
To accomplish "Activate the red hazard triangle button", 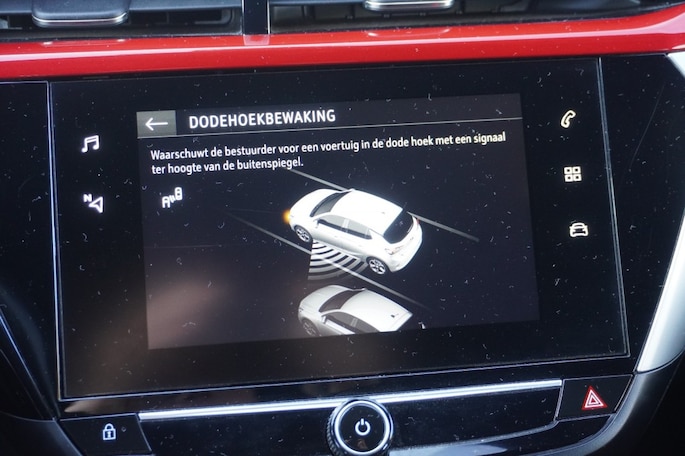I will [594, 399].
